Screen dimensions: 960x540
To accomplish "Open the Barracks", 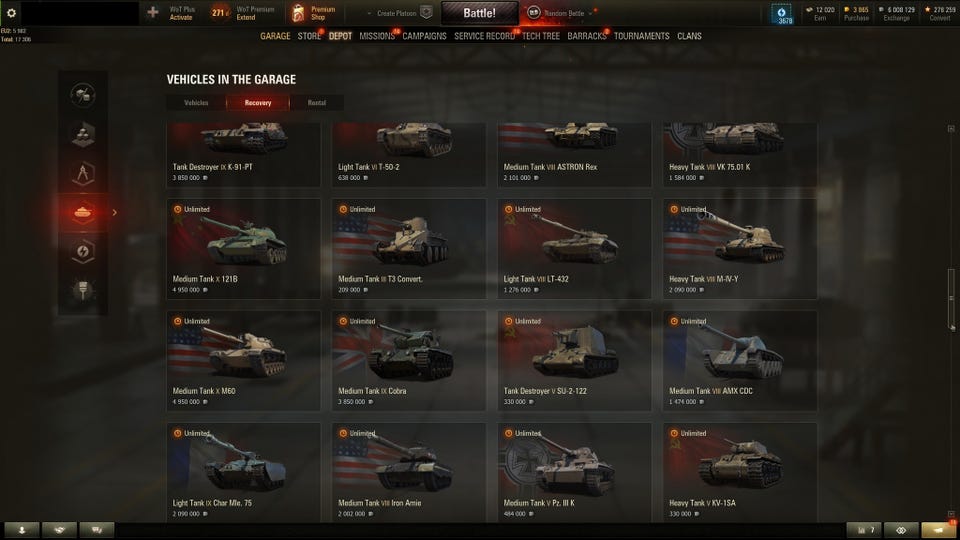I will click(x=587, y=36).
